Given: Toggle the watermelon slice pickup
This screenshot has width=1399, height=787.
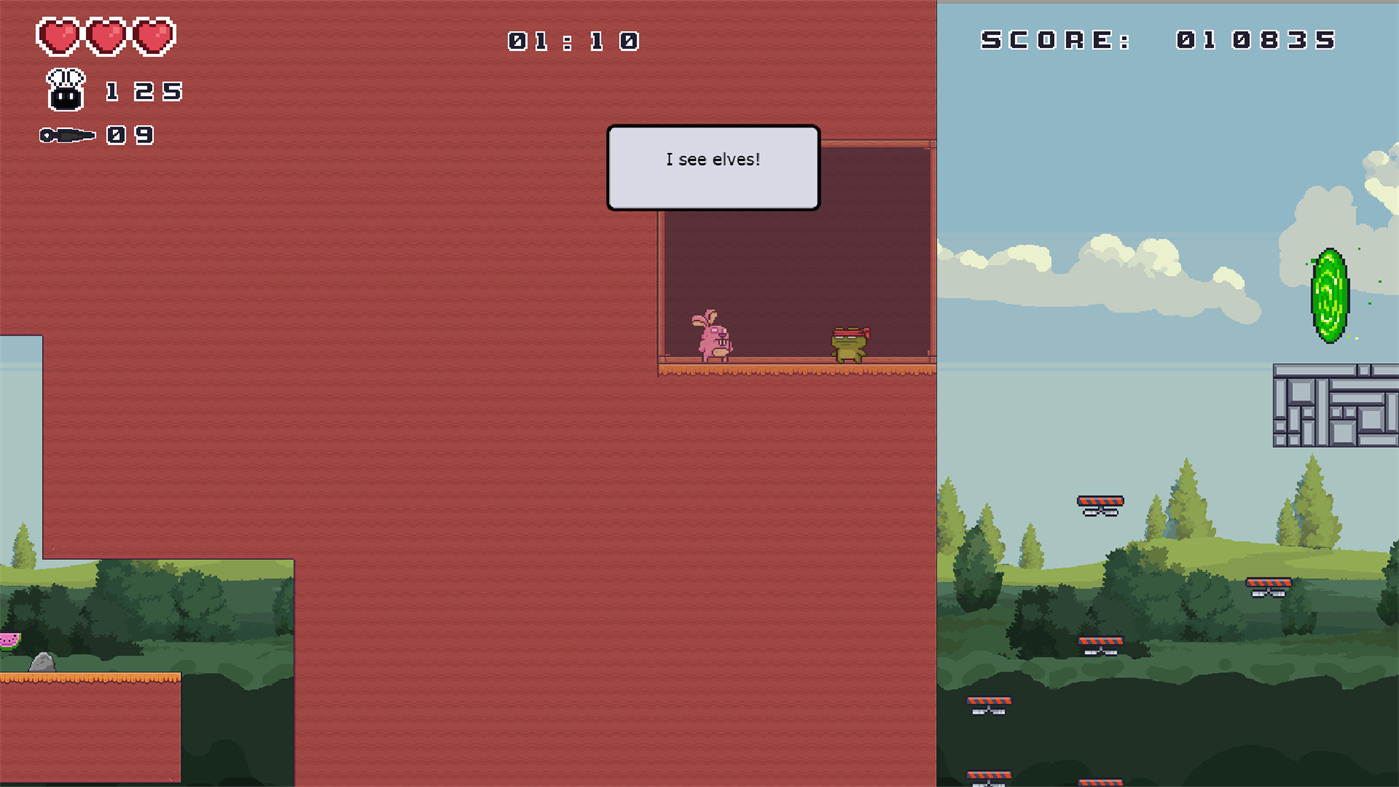Looking at the screenshot, I should pos(8,644).
